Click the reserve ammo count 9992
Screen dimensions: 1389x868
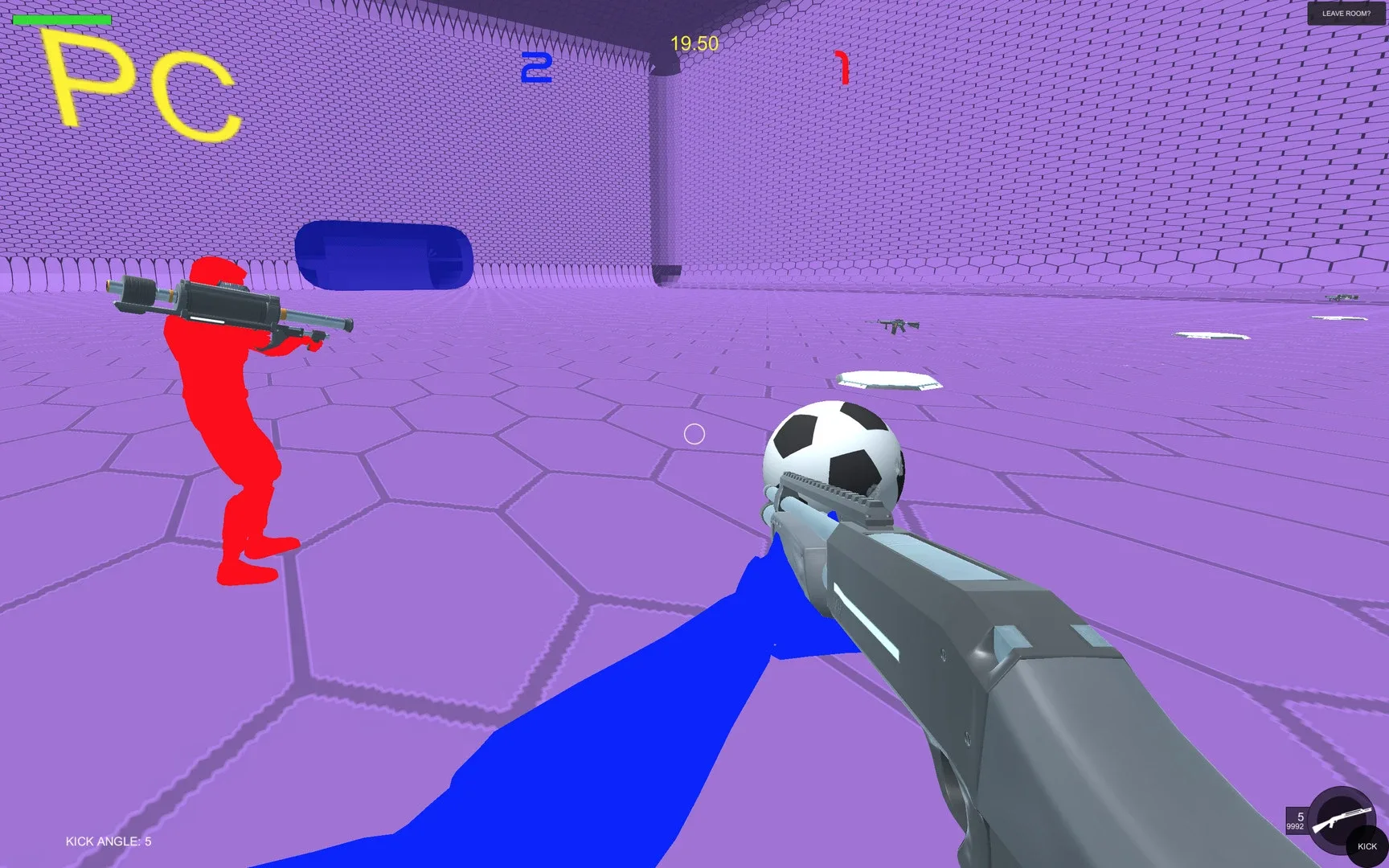click(x=1296, y=826)
